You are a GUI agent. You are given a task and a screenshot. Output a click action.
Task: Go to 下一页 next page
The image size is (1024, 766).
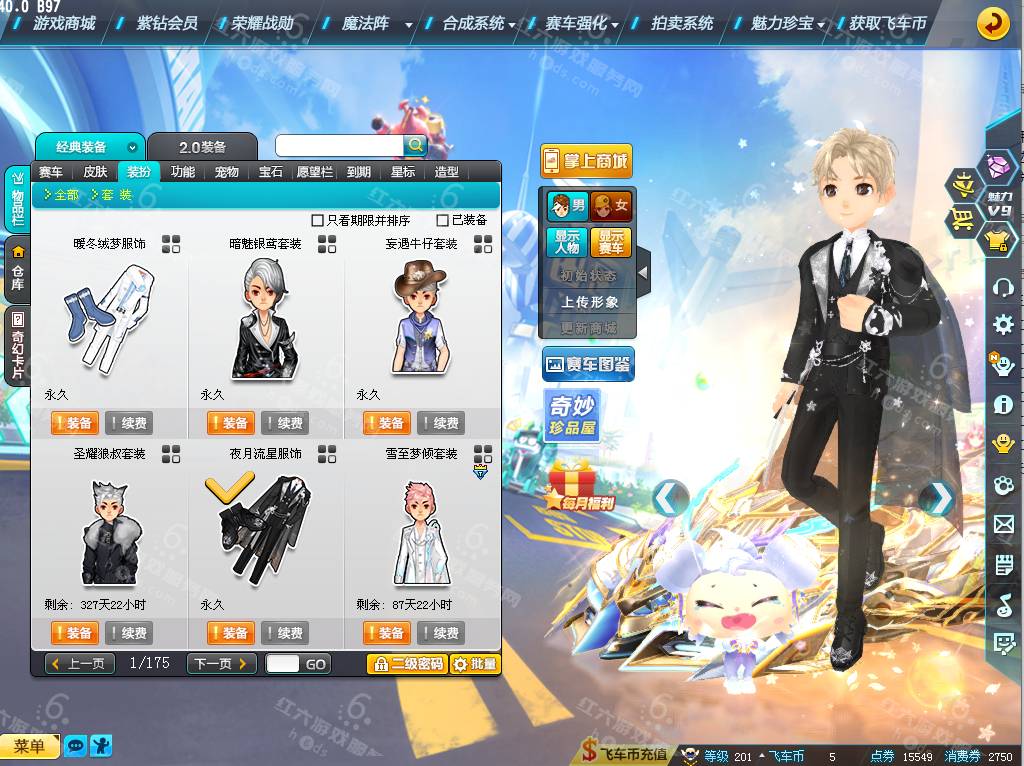[221, 663]
